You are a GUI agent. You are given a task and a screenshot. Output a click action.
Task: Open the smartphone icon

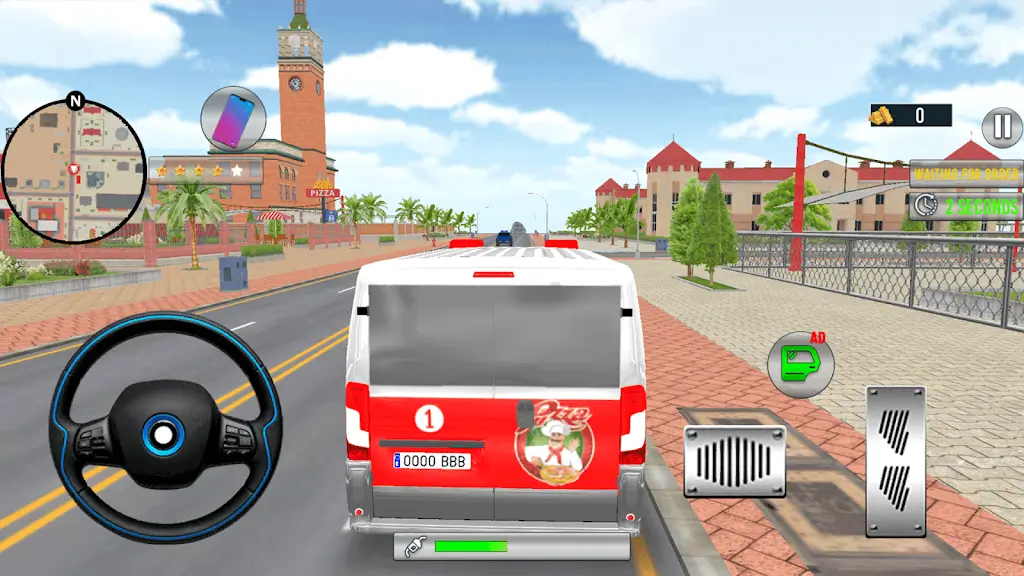tap(233, 118)
